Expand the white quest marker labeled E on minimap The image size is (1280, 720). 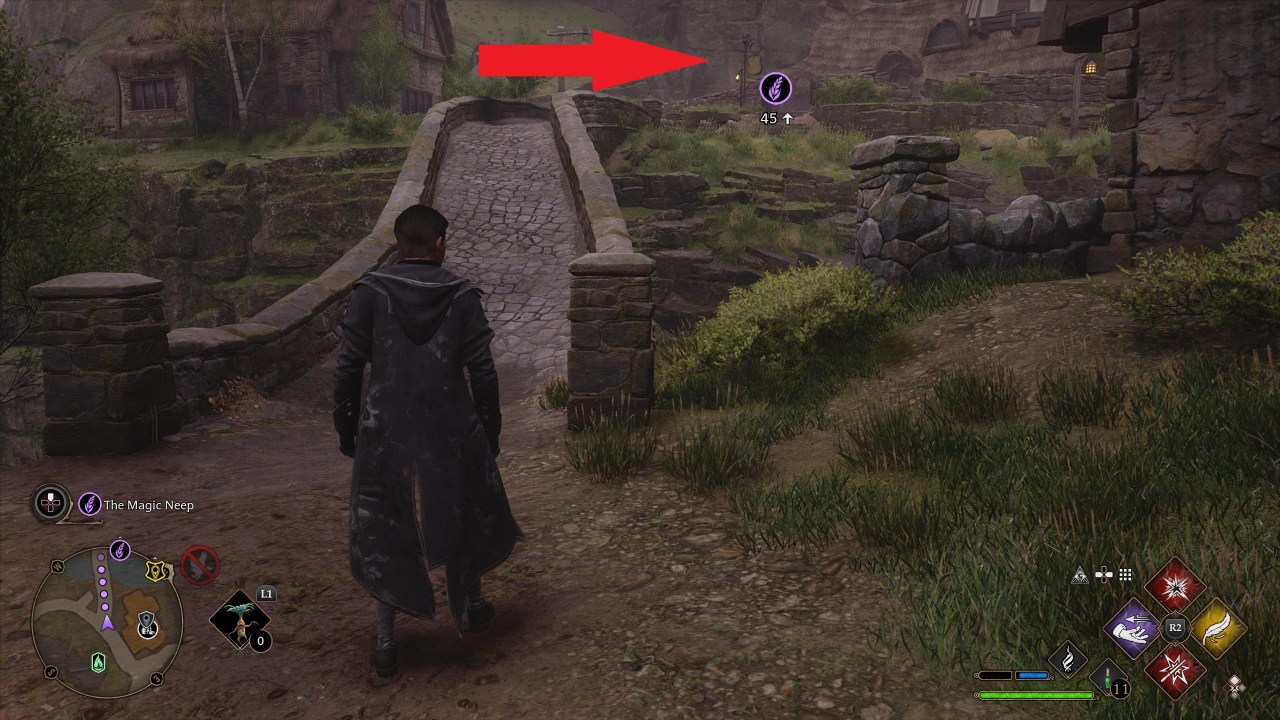tap(146, 628)
